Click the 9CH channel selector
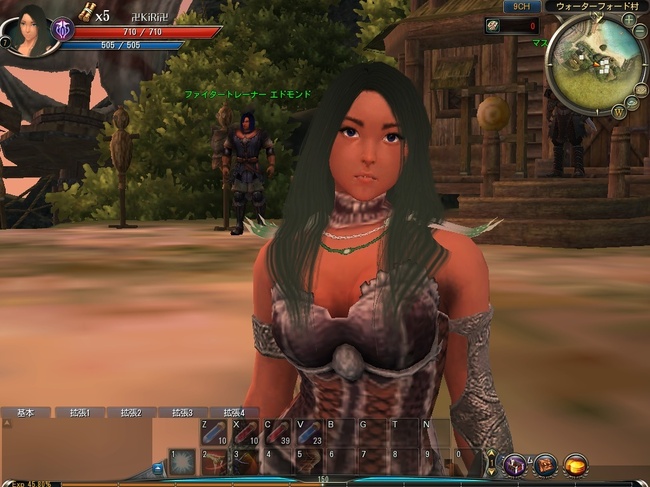 (x=521, y=6)
